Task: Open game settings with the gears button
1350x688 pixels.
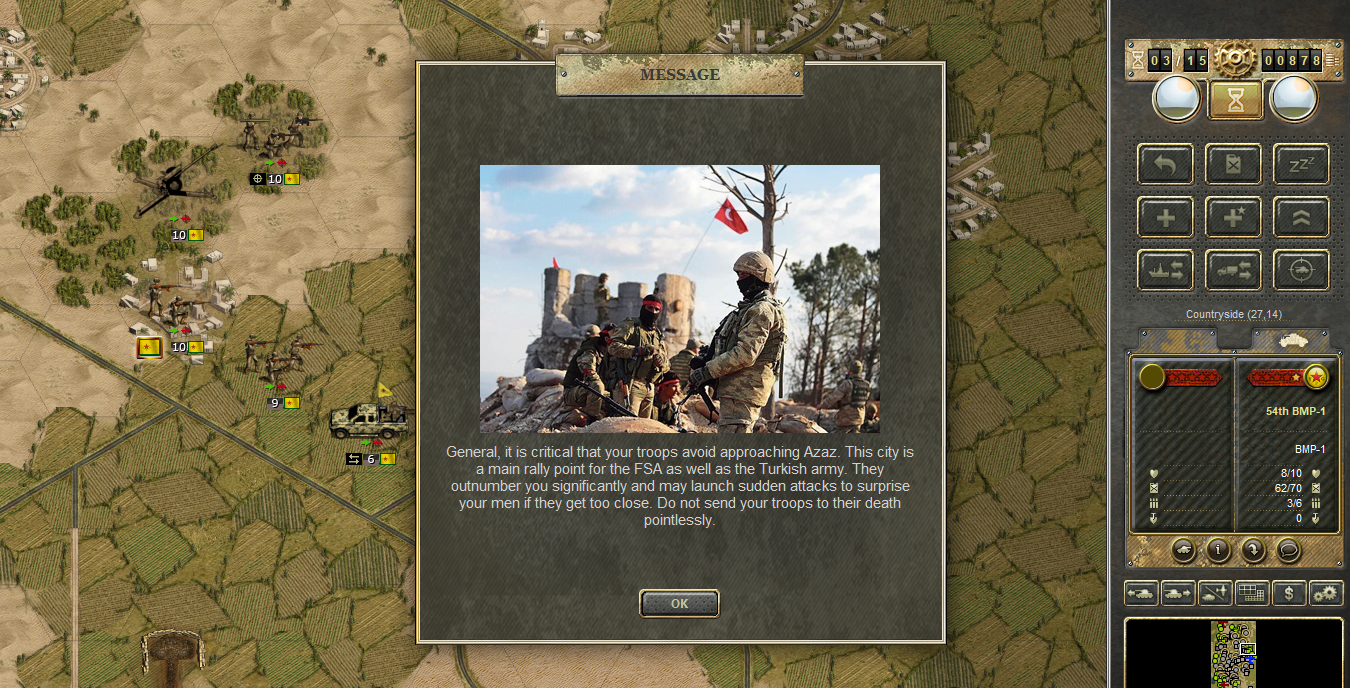Action: pyautogui.click(x=1326, y=593)
